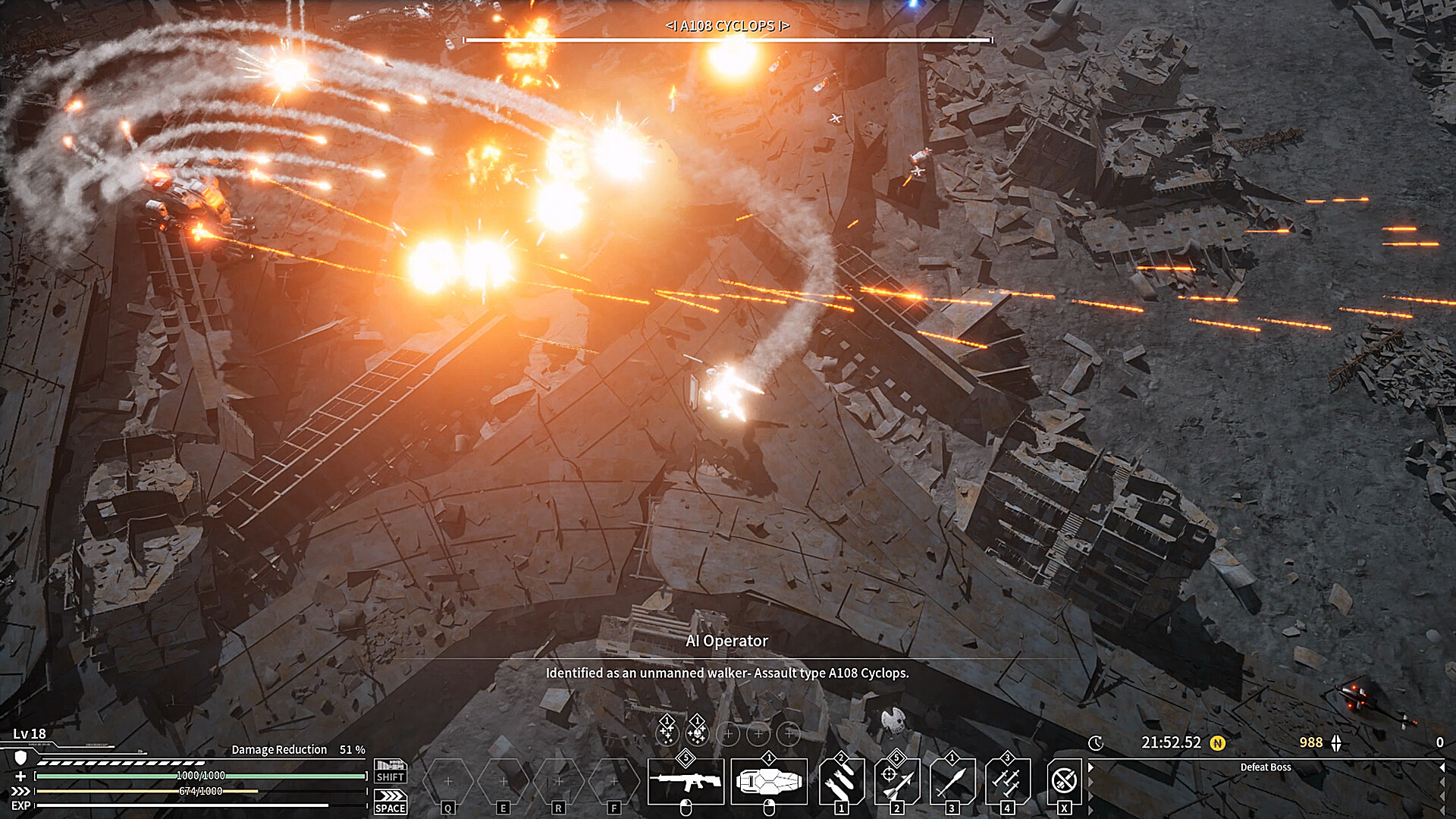This screenshot has height=819, width=1456.
Task: Select the skull passive upgrade icon
Action: [697, 733]
